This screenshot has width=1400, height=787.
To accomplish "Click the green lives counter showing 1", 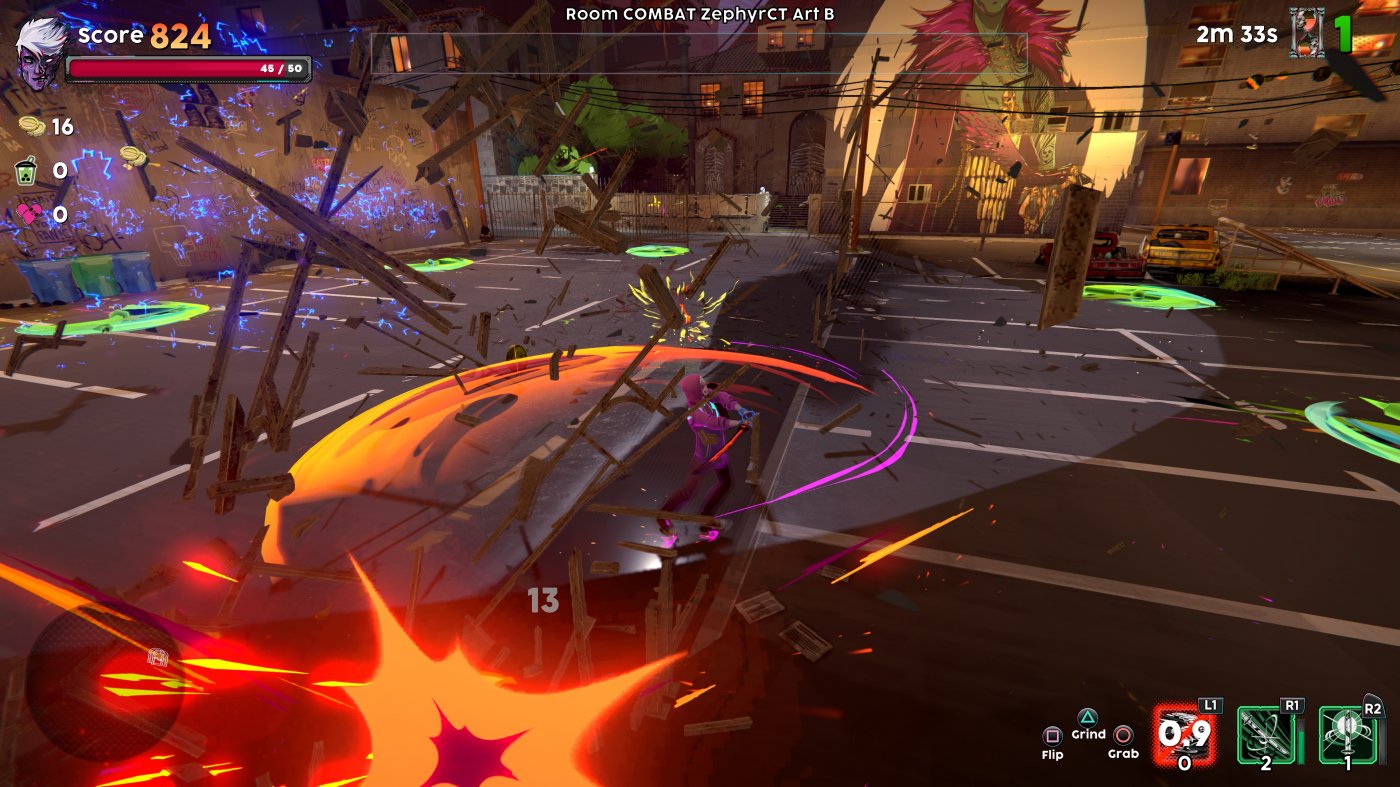I will 1343,34.
